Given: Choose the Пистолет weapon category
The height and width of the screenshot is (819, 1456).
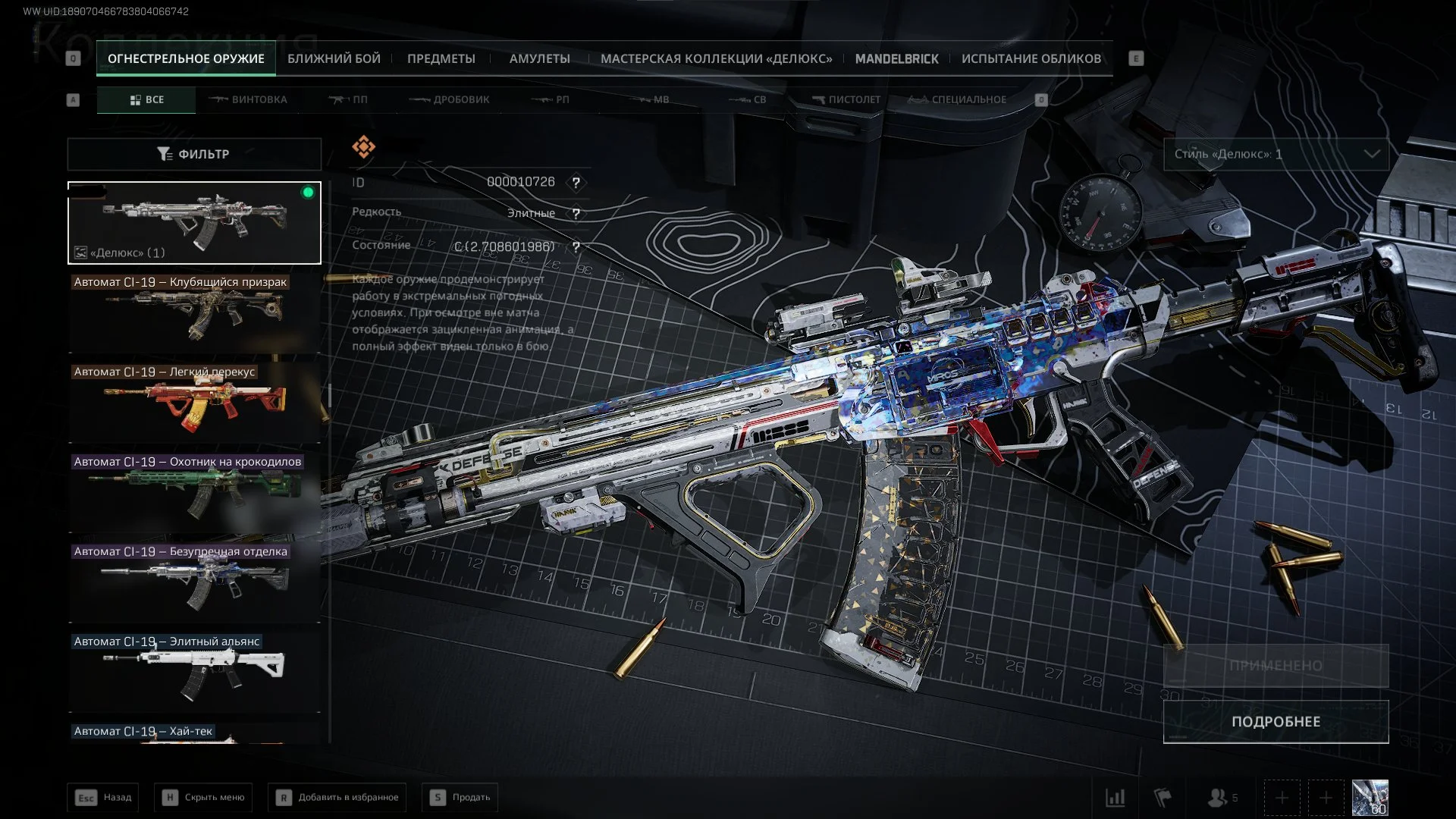Looking at the screenshot, I should (x=846, y=99).
